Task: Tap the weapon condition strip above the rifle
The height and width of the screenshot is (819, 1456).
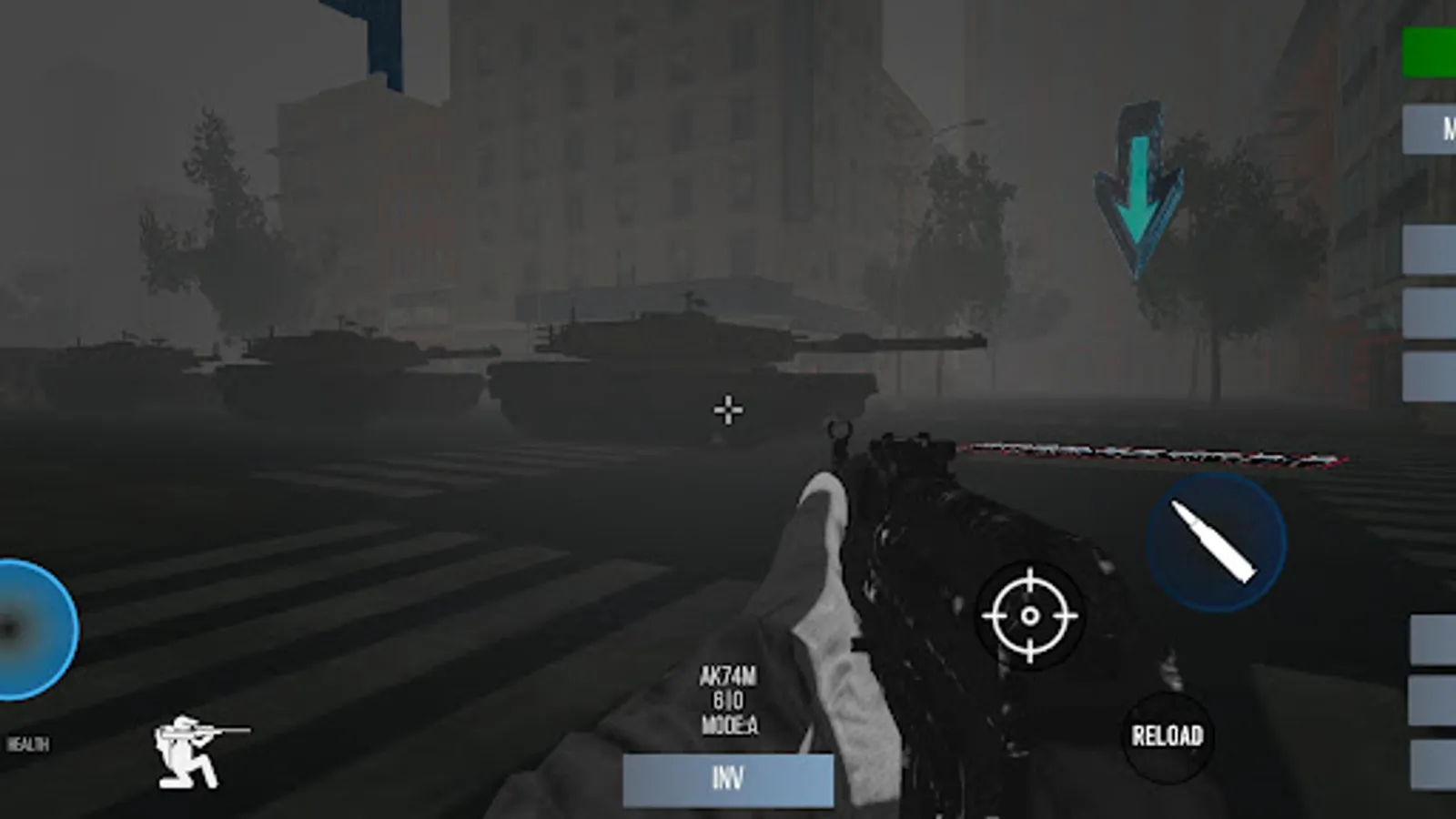Action: click(x=1156, y=450)
